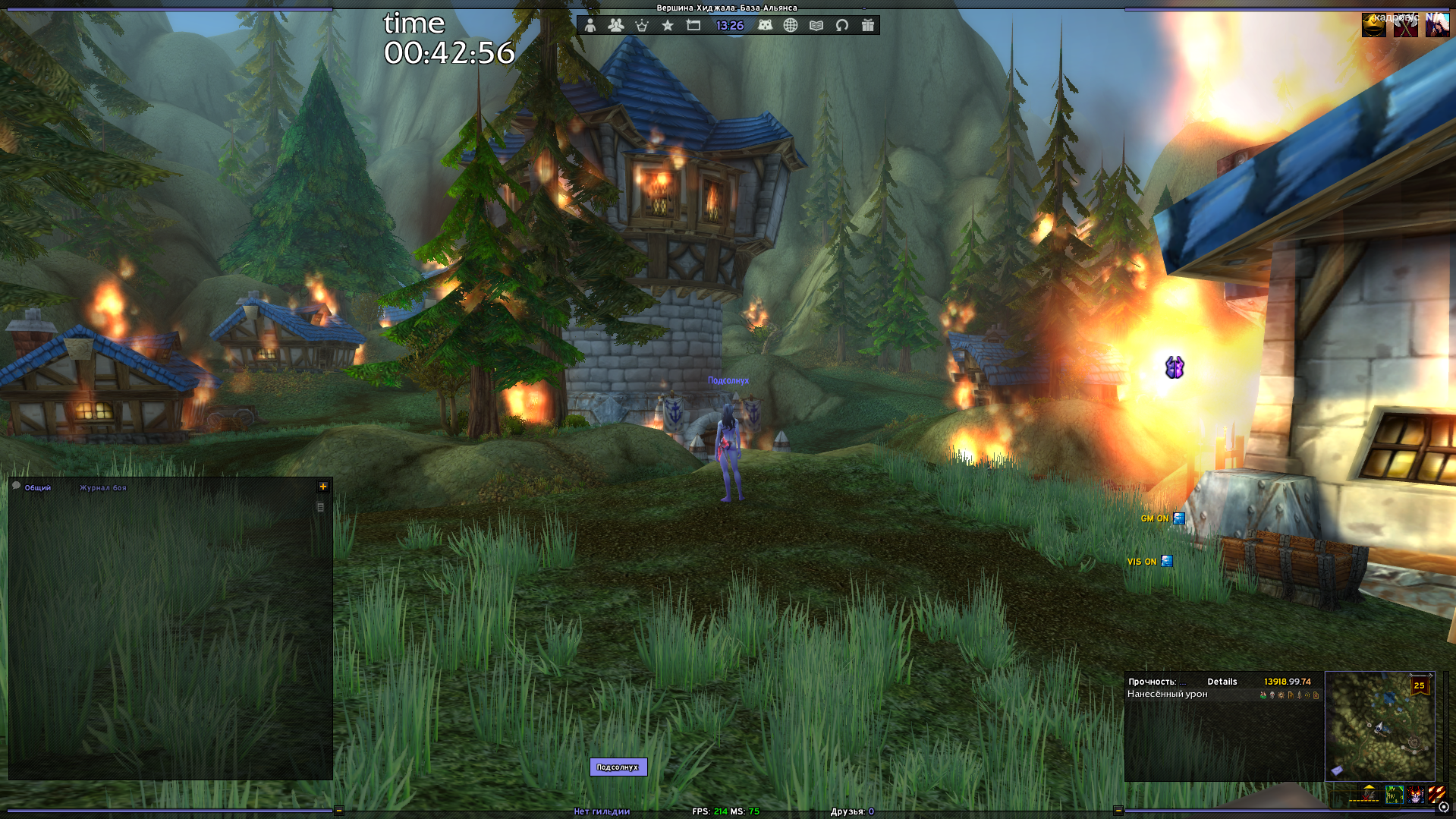
Task: Click the mail envelope icon on minimap
Action: [1337, 770]
